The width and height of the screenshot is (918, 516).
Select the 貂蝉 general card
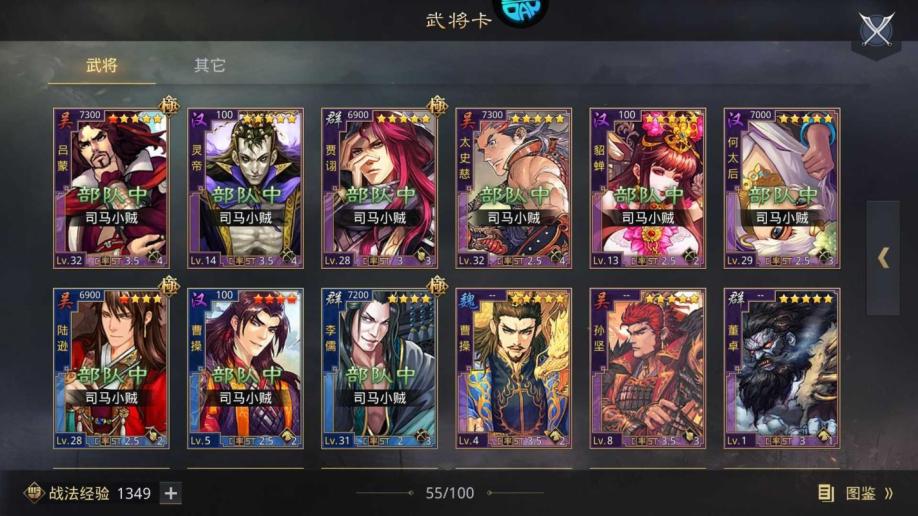coord(647,188)
